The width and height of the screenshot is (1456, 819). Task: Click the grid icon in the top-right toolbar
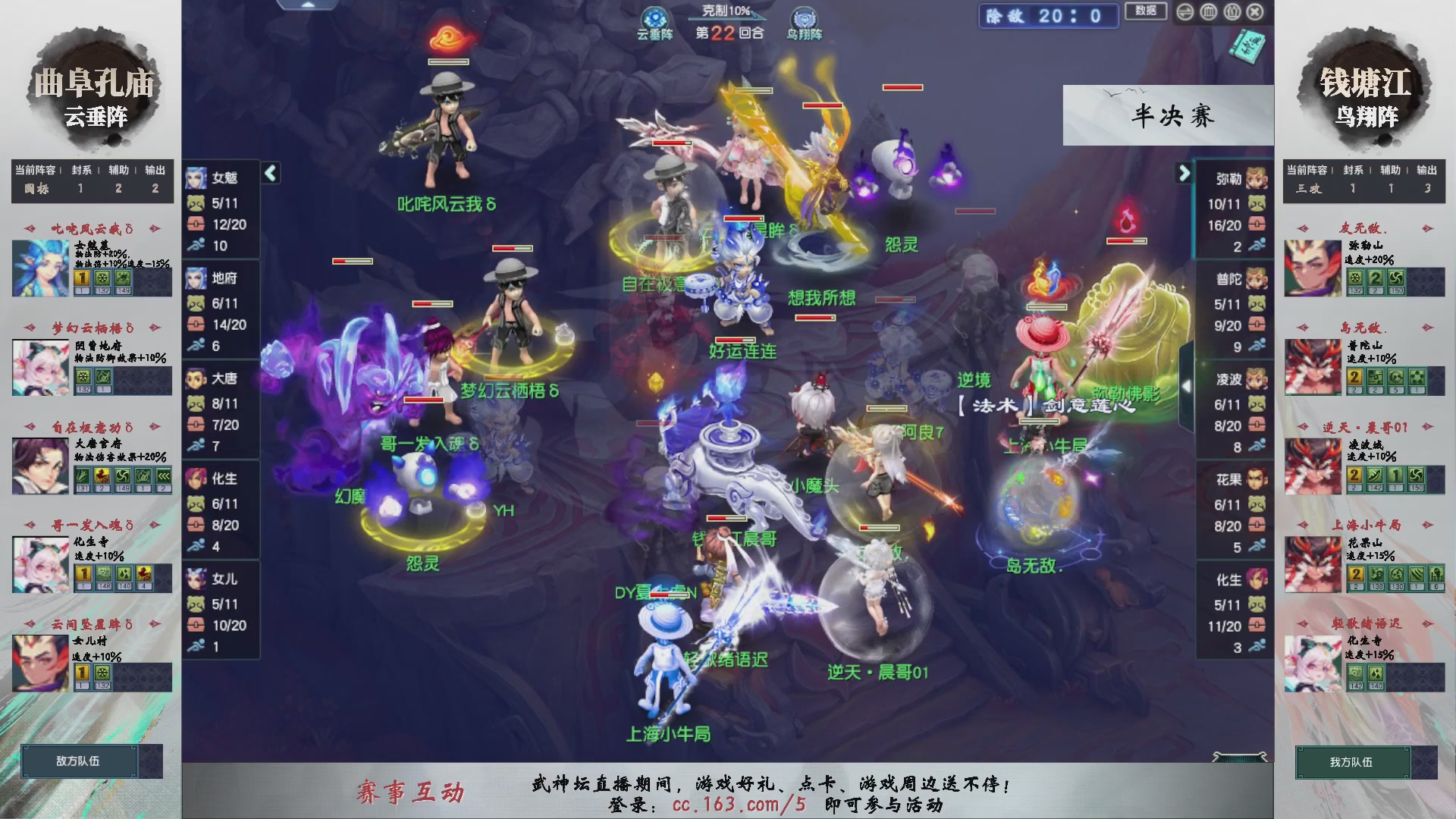tap(1208, 12)
